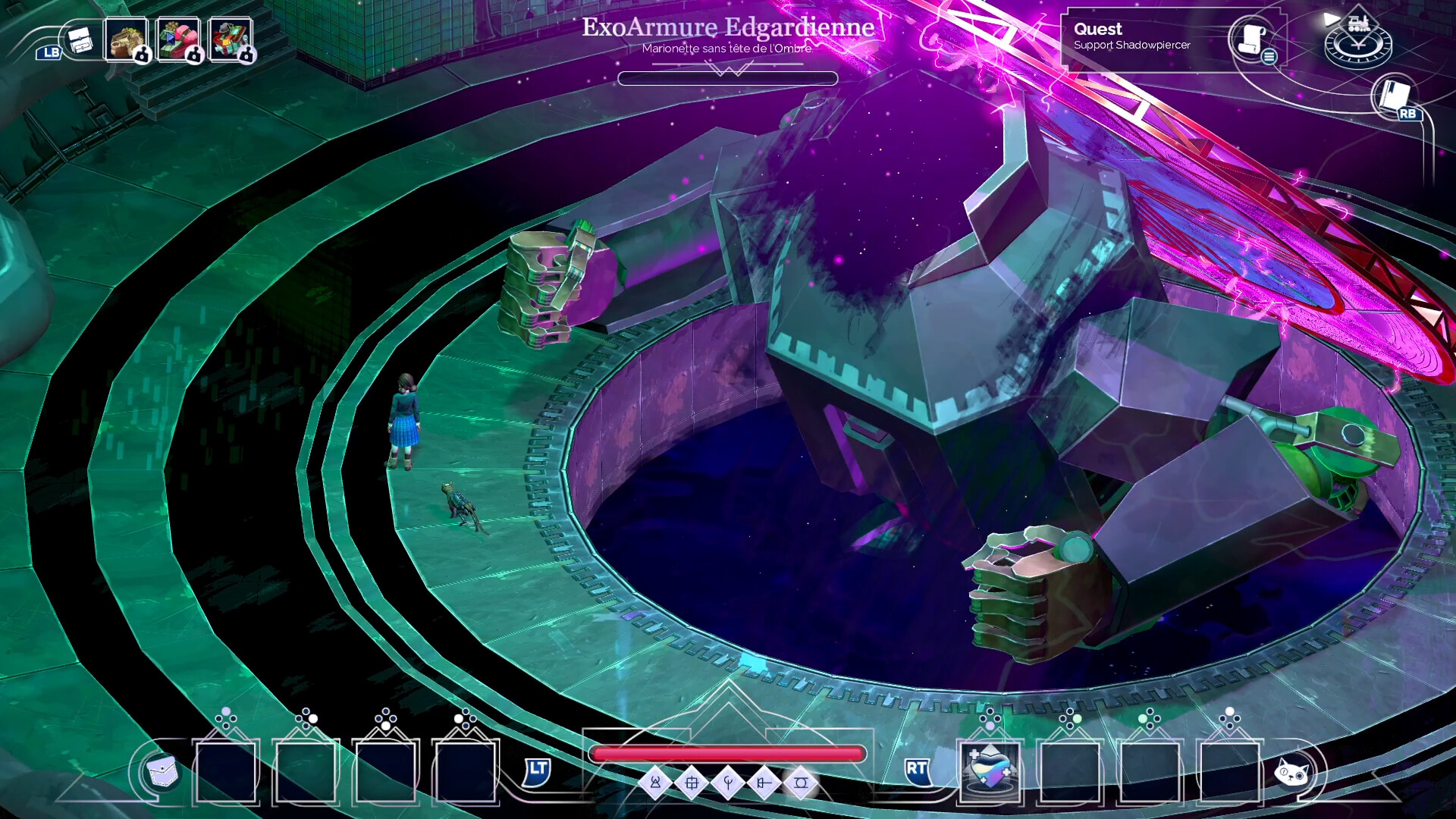The height and width of the screenshot is (819, 1456).
Task: Expand the list badge on the quest scroll
Action: coord(1269,57)
